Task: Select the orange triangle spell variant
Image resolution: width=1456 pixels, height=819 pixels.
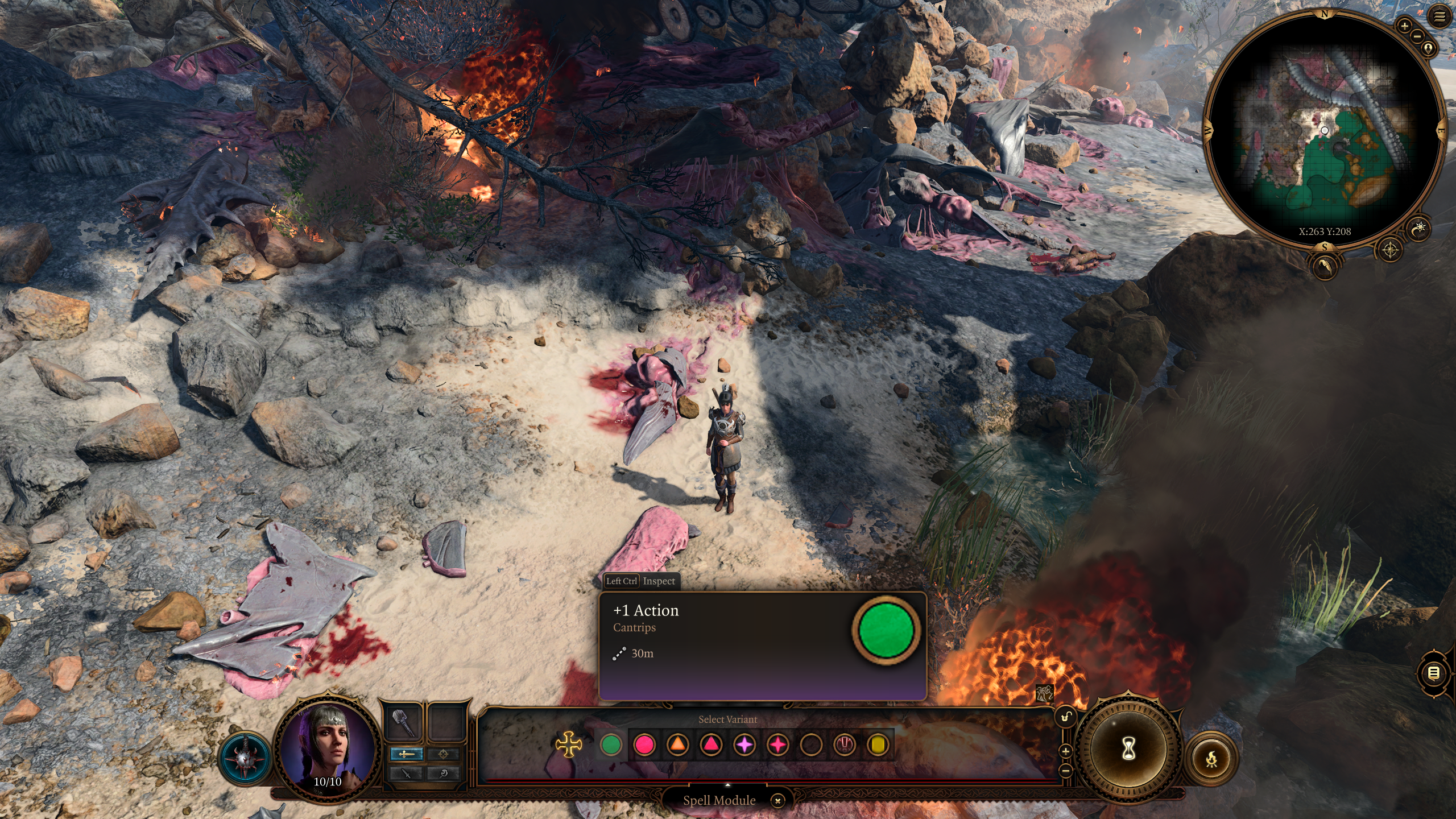Action: click(677, 745)
